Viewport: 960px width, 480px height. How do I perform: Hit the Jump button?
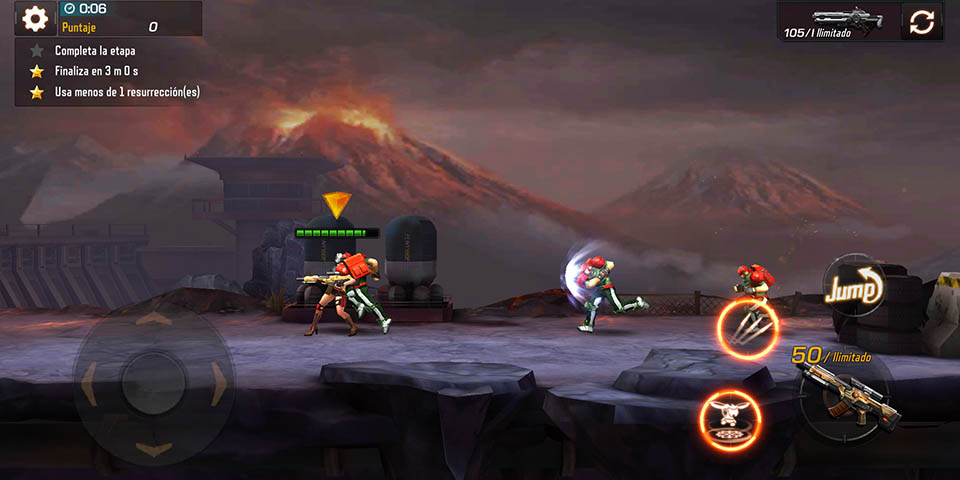point(853,288)
